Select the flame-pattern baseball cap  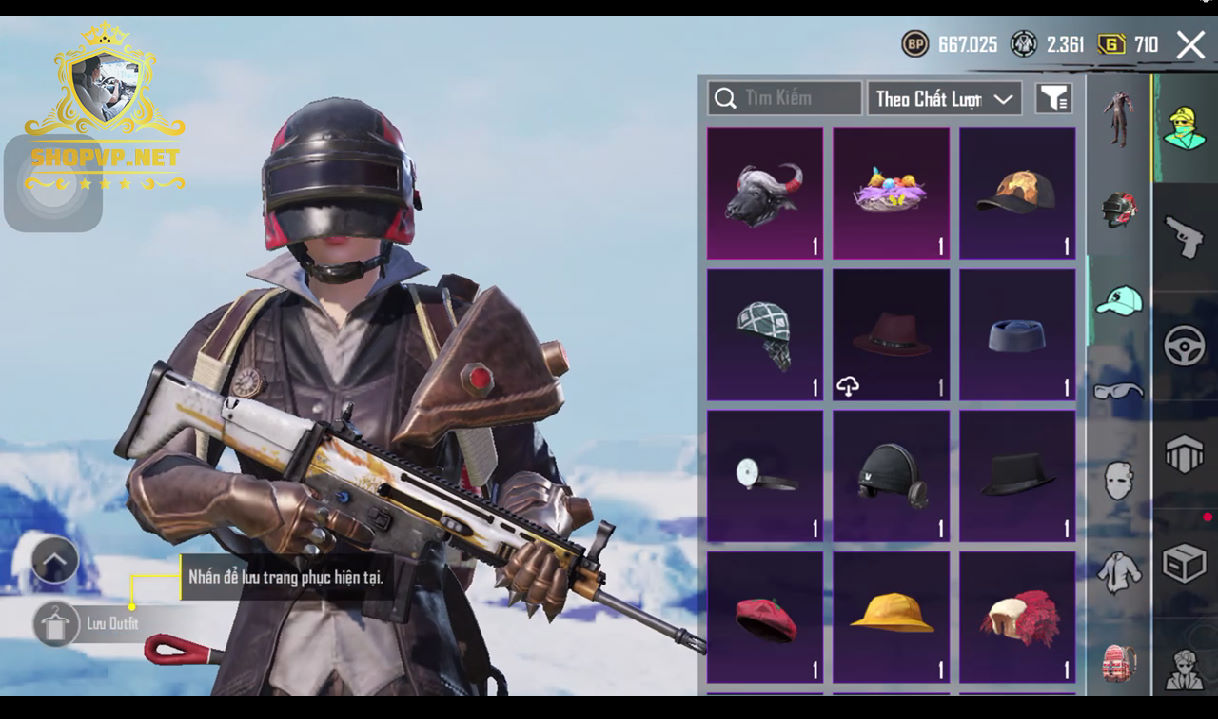point(1017,193)
